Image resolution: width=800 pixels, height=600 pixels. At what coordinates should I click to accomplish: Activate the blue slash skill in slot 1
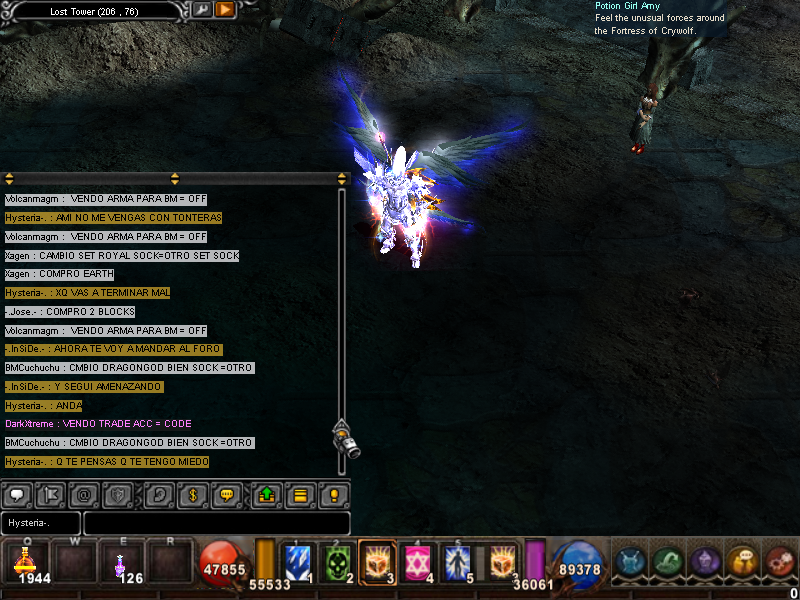pyautogui.click(x=297, y=563)
